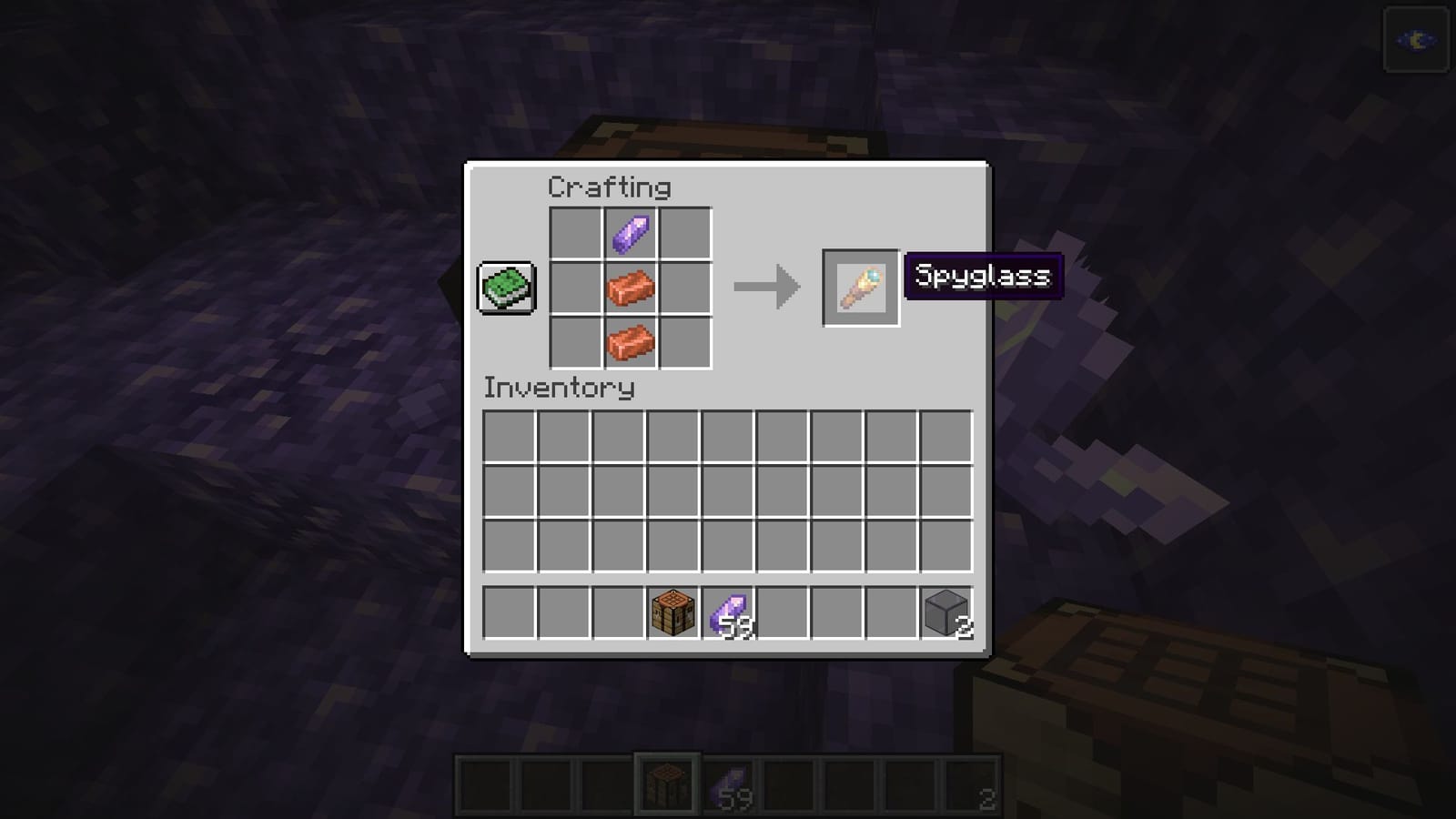The image size is (1456, 819).
Task: Select the gray block stack in the inventory
Action: pos(944,613)
